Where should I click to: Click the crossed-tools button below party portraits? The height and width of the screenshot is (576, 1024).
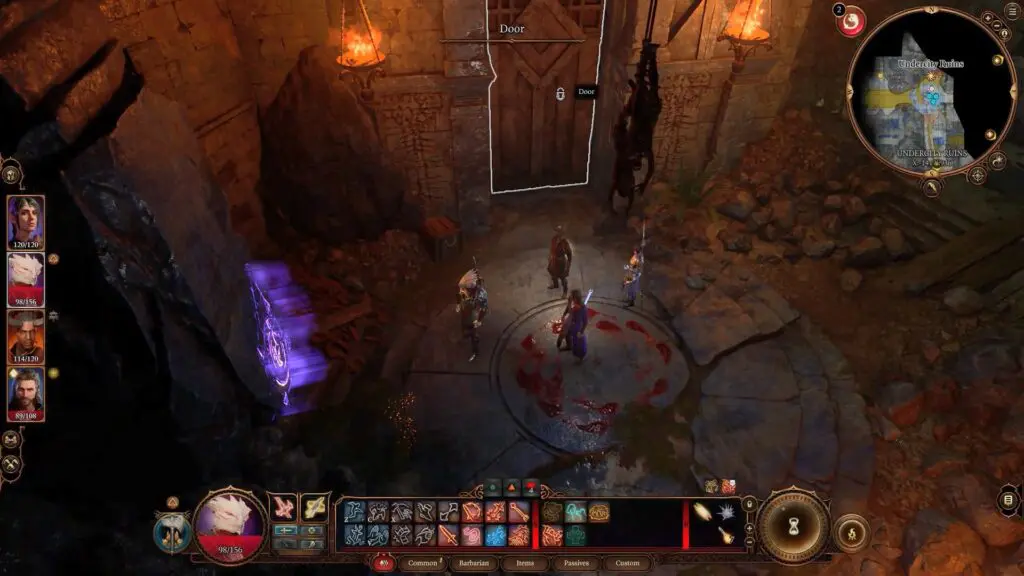(12, 464)
